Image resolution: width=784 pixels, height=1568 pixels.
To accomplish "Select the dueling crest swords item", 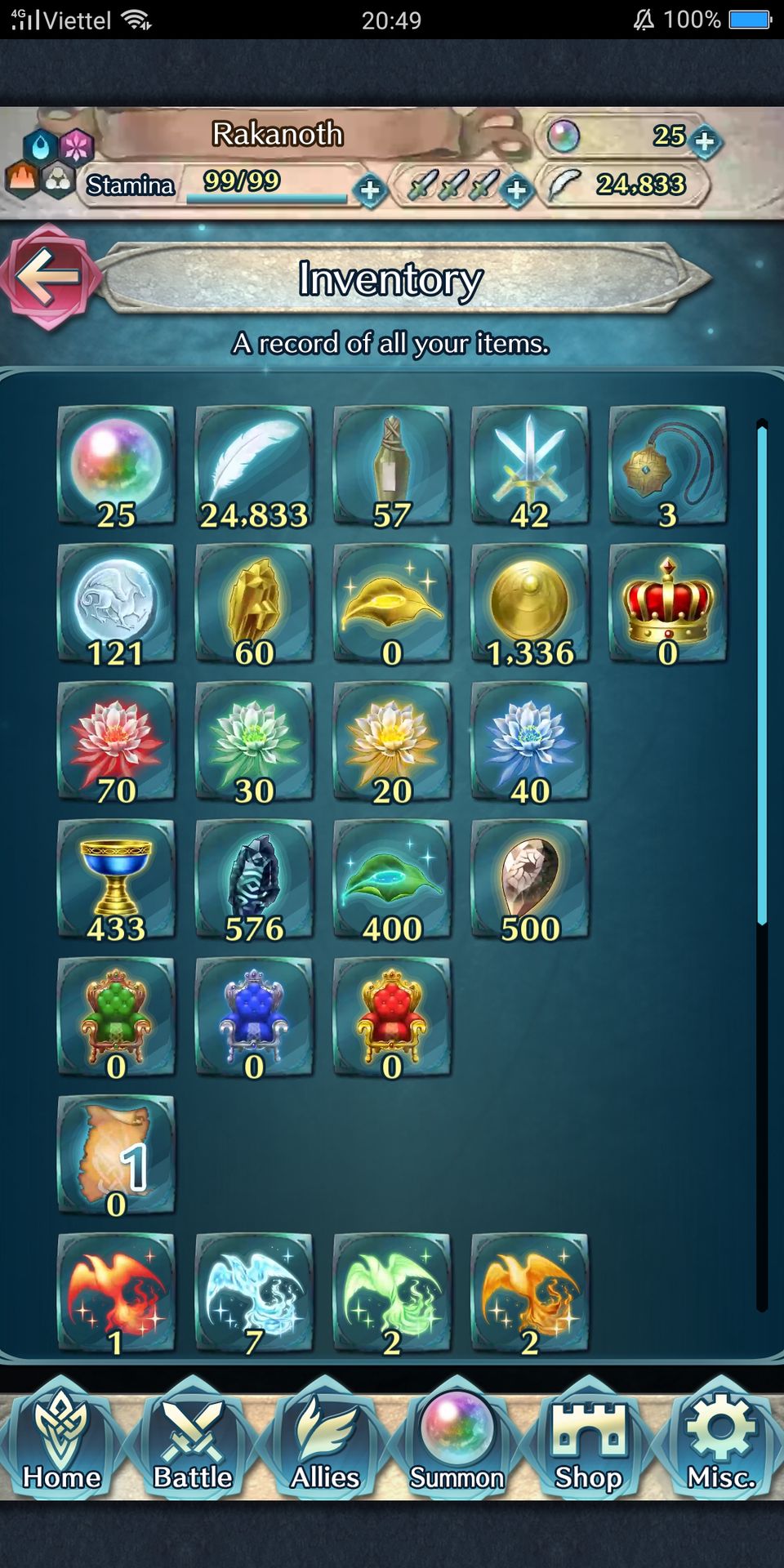I will 530,465.
